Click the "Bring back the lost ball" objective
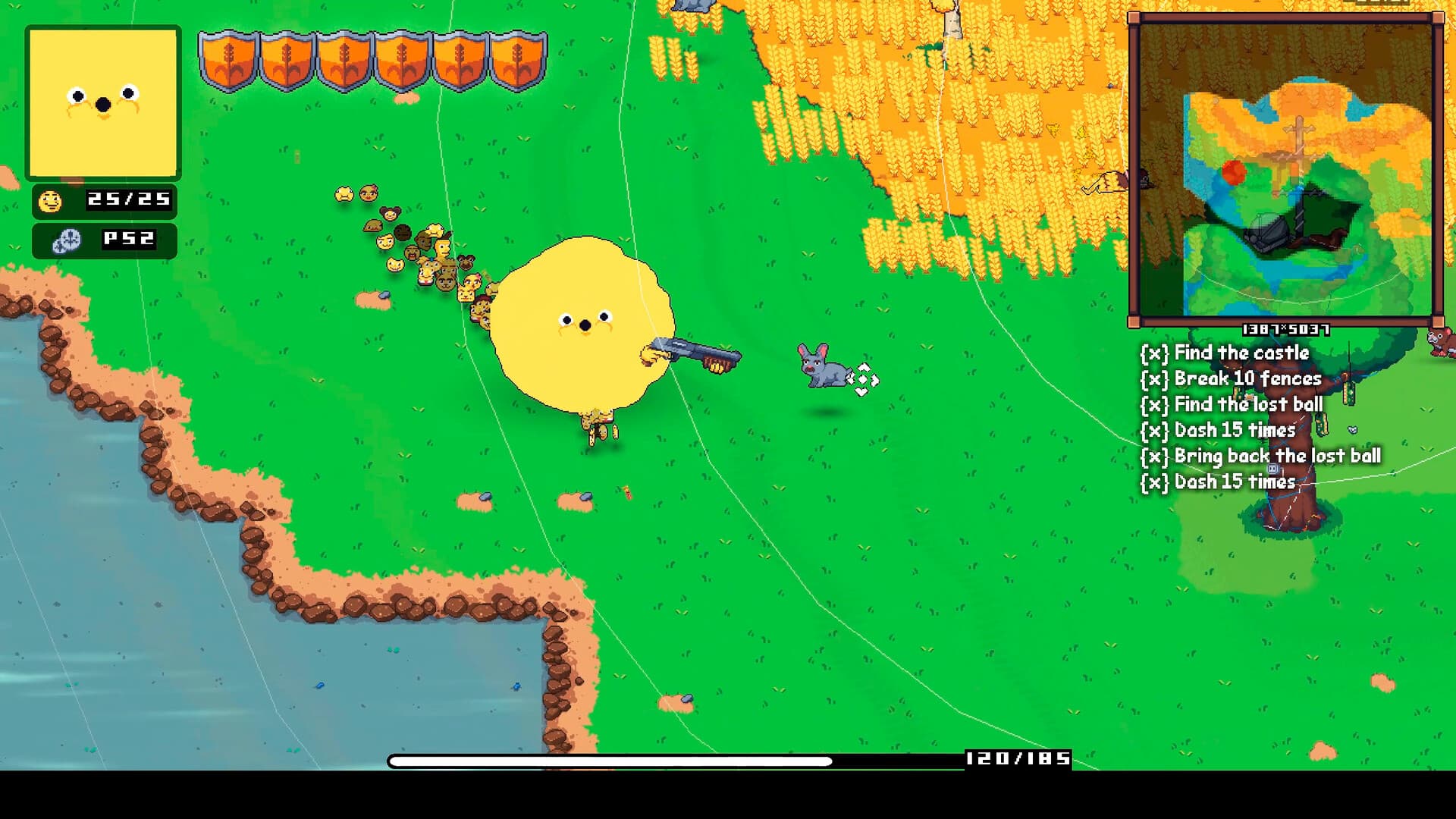Viewport: 1456px width, 819px height. (1278, 456)
